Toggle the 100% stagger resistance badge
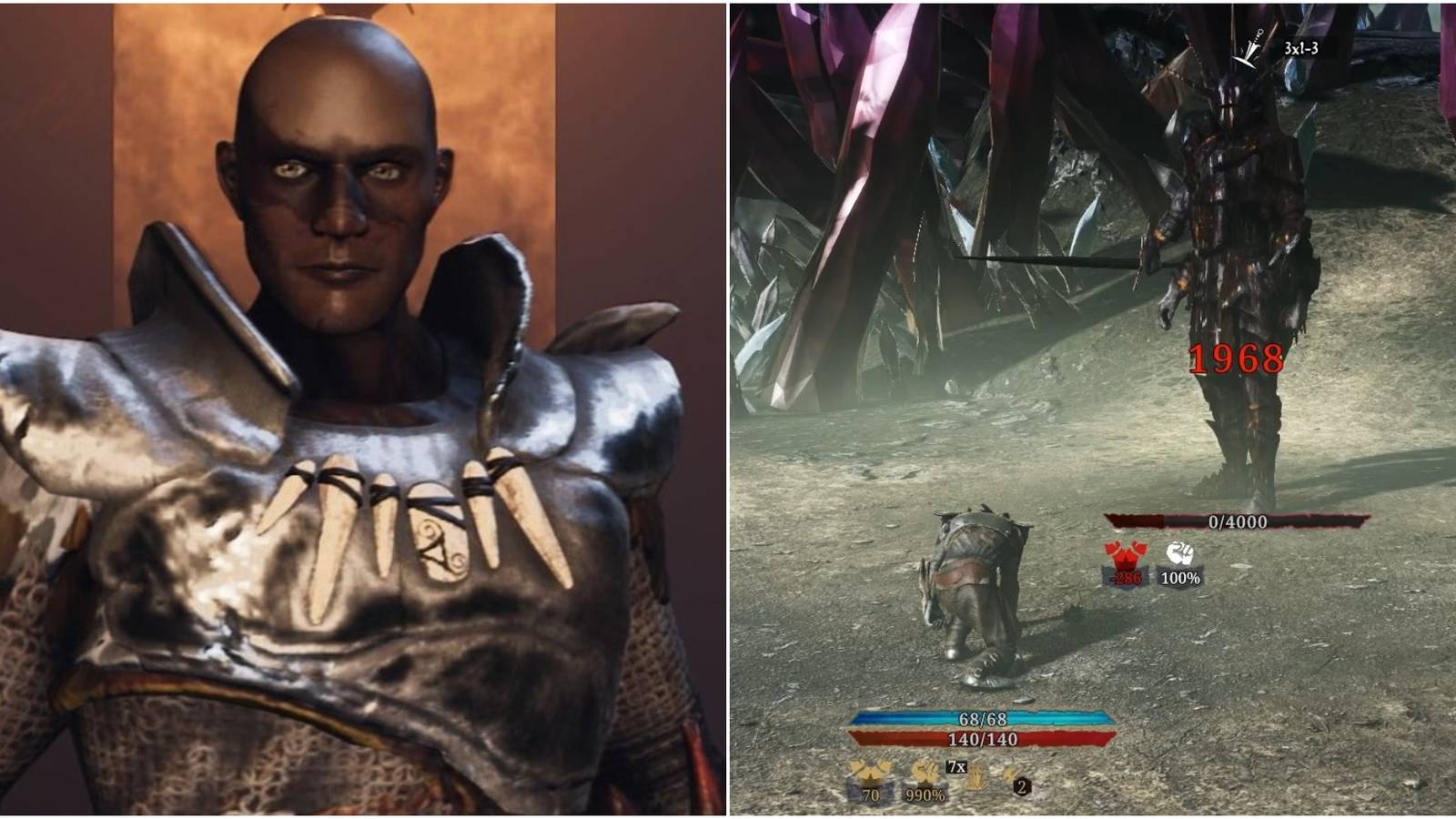 (x=1181, y=579)
